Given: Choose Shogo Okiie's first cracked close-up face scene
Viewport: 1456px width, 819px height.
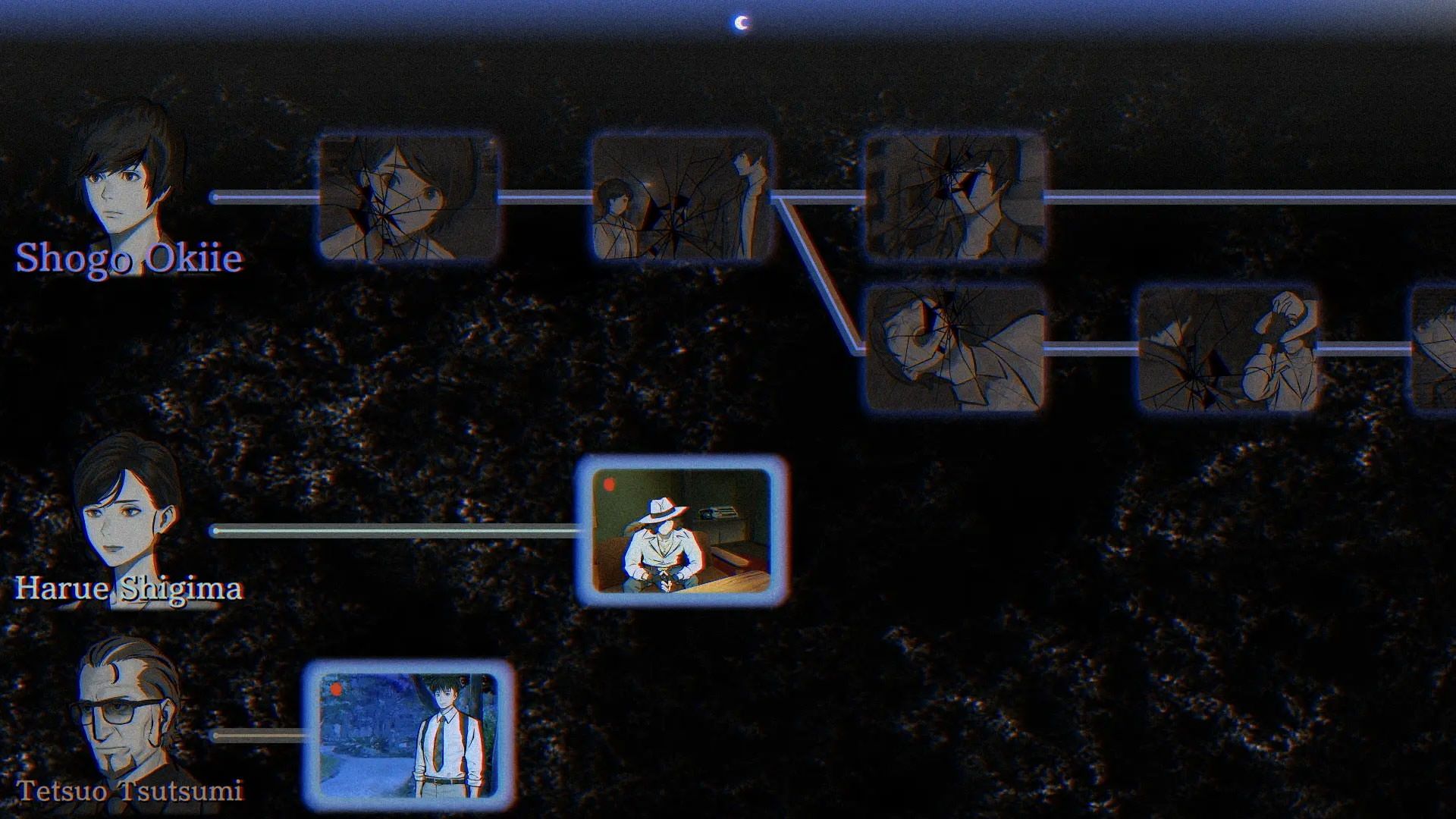Looking at the screenshot, I should coord(408,199).
